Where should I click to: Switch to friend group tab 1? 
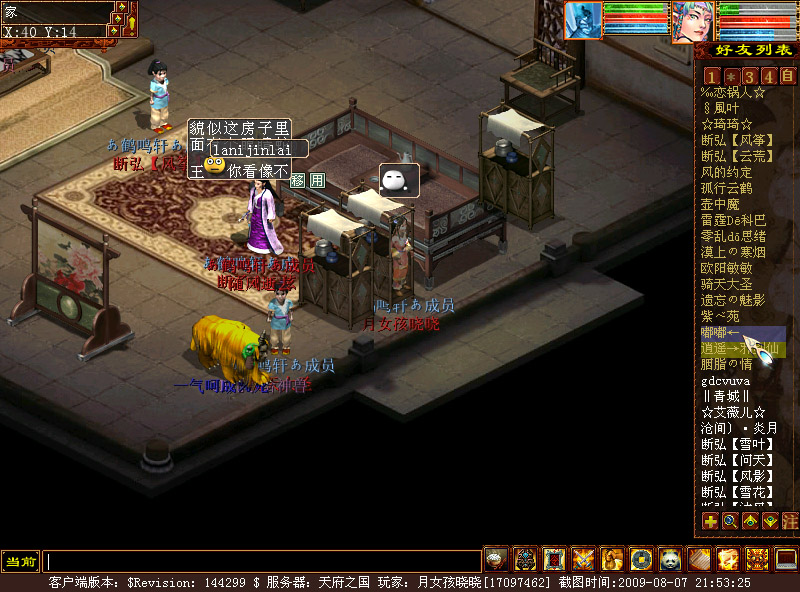[711, 76]
